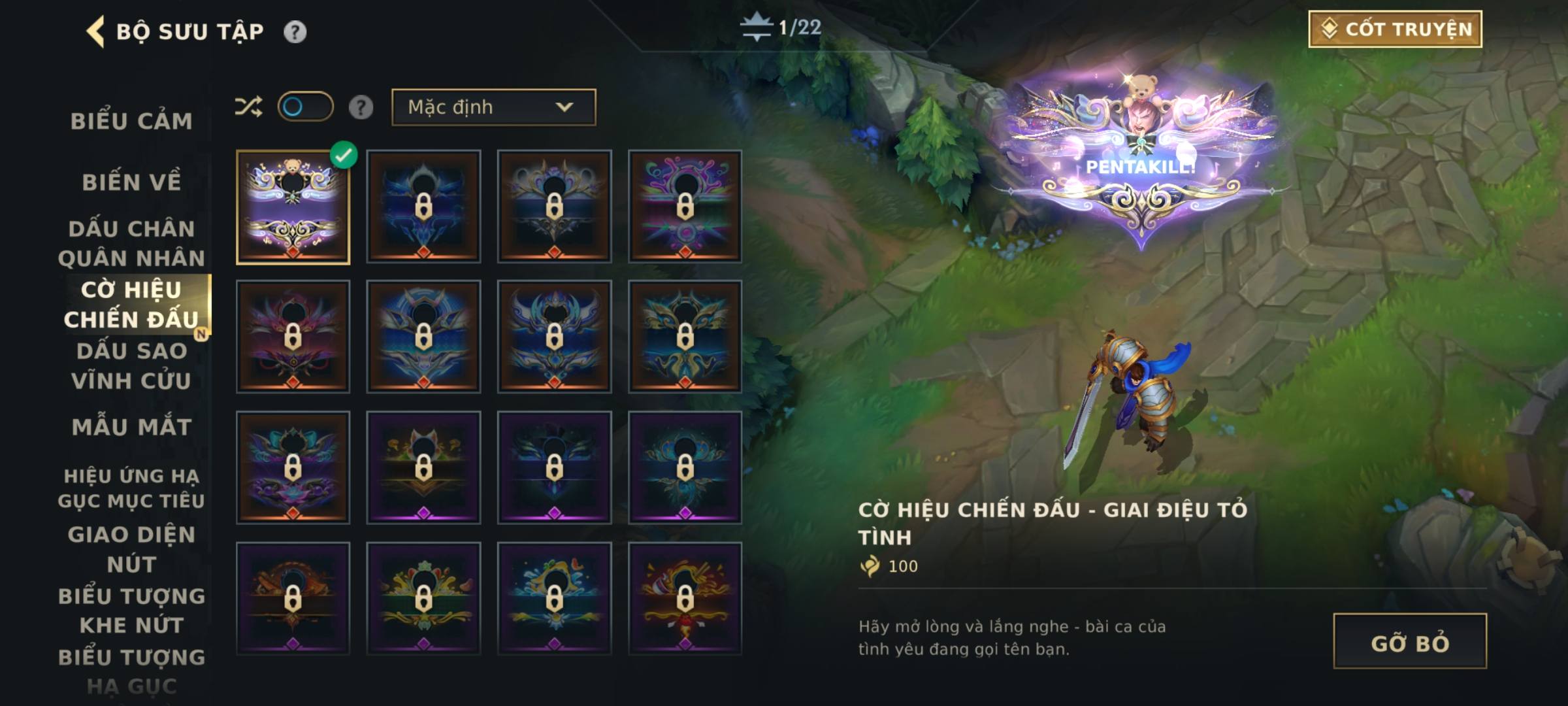Select the equipped teddy bear banner thumbnail

tap(293, 207)
